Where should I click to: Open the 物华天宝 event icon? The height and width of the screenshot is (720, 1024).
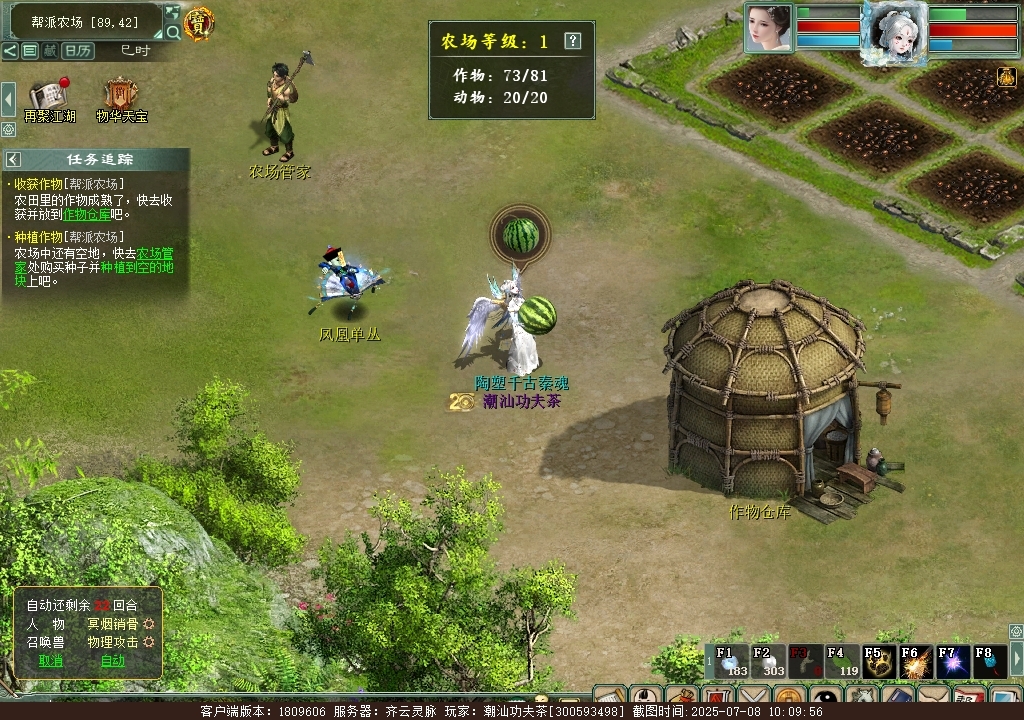(121, 96)
